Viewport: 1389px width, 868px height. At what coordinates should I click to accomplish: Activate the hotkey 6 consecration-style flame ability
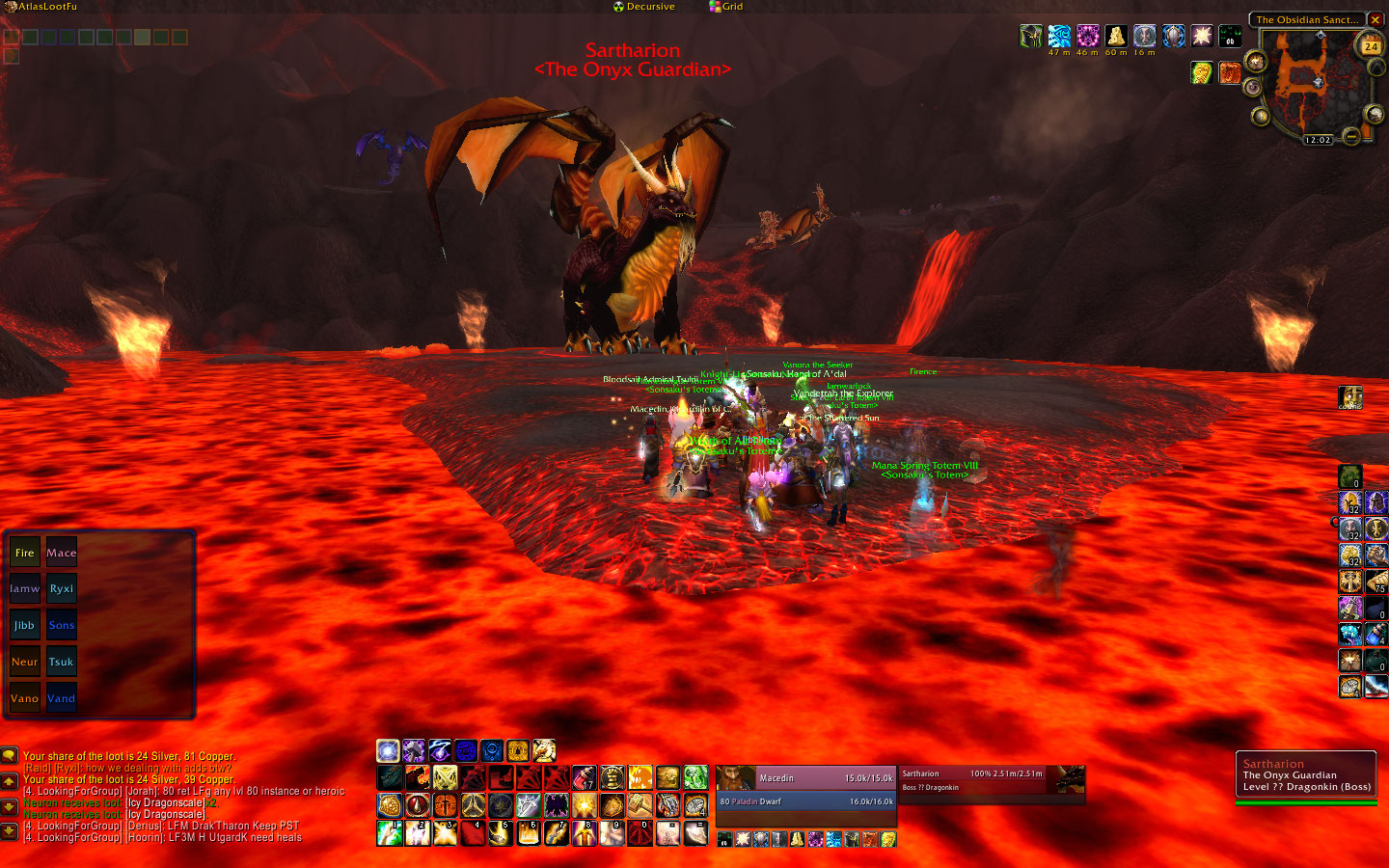[x=528, y=833]
